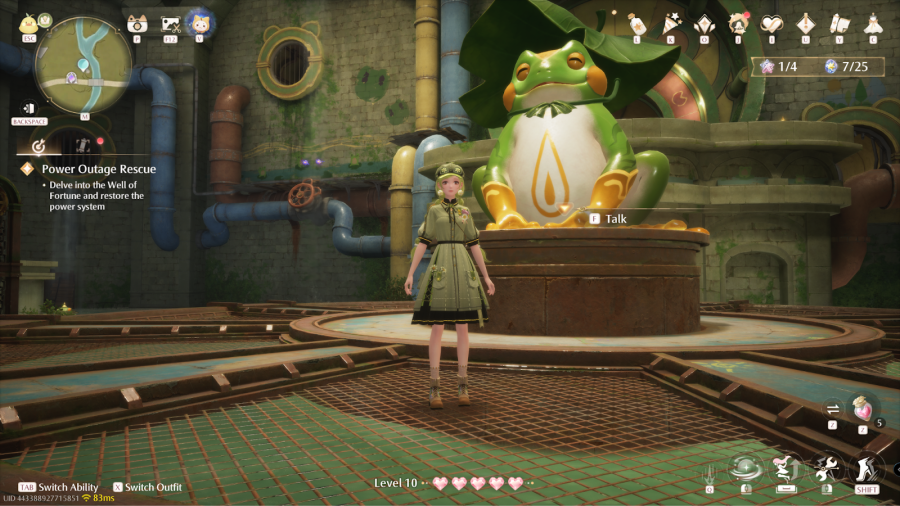Open the camera photo mode icon

click(x=137, y=24)
